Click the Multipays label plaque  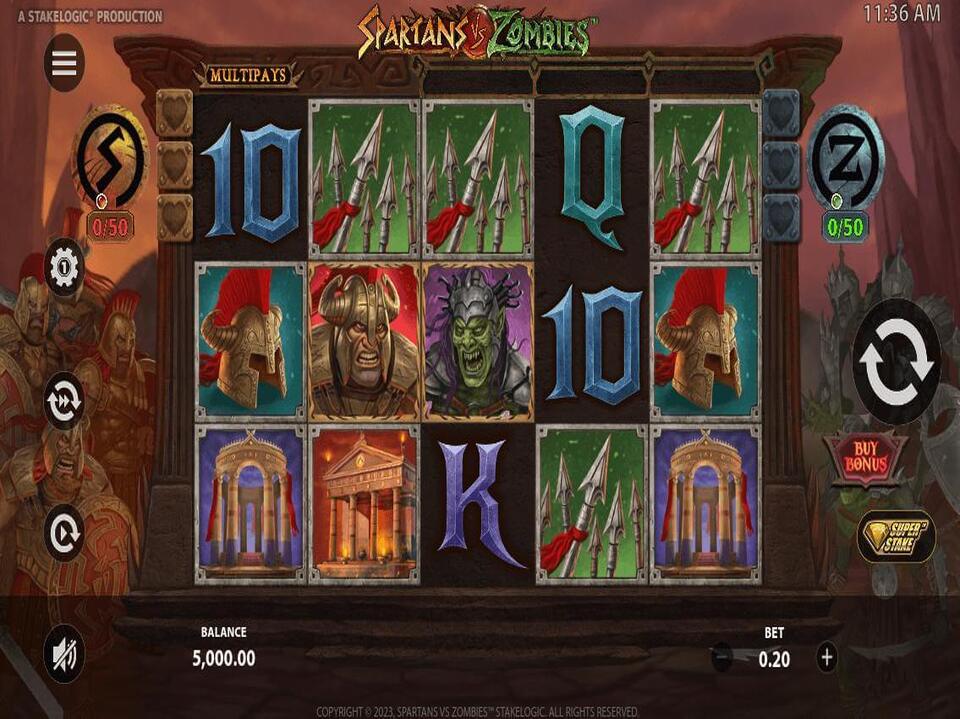[x=250, y=74]
